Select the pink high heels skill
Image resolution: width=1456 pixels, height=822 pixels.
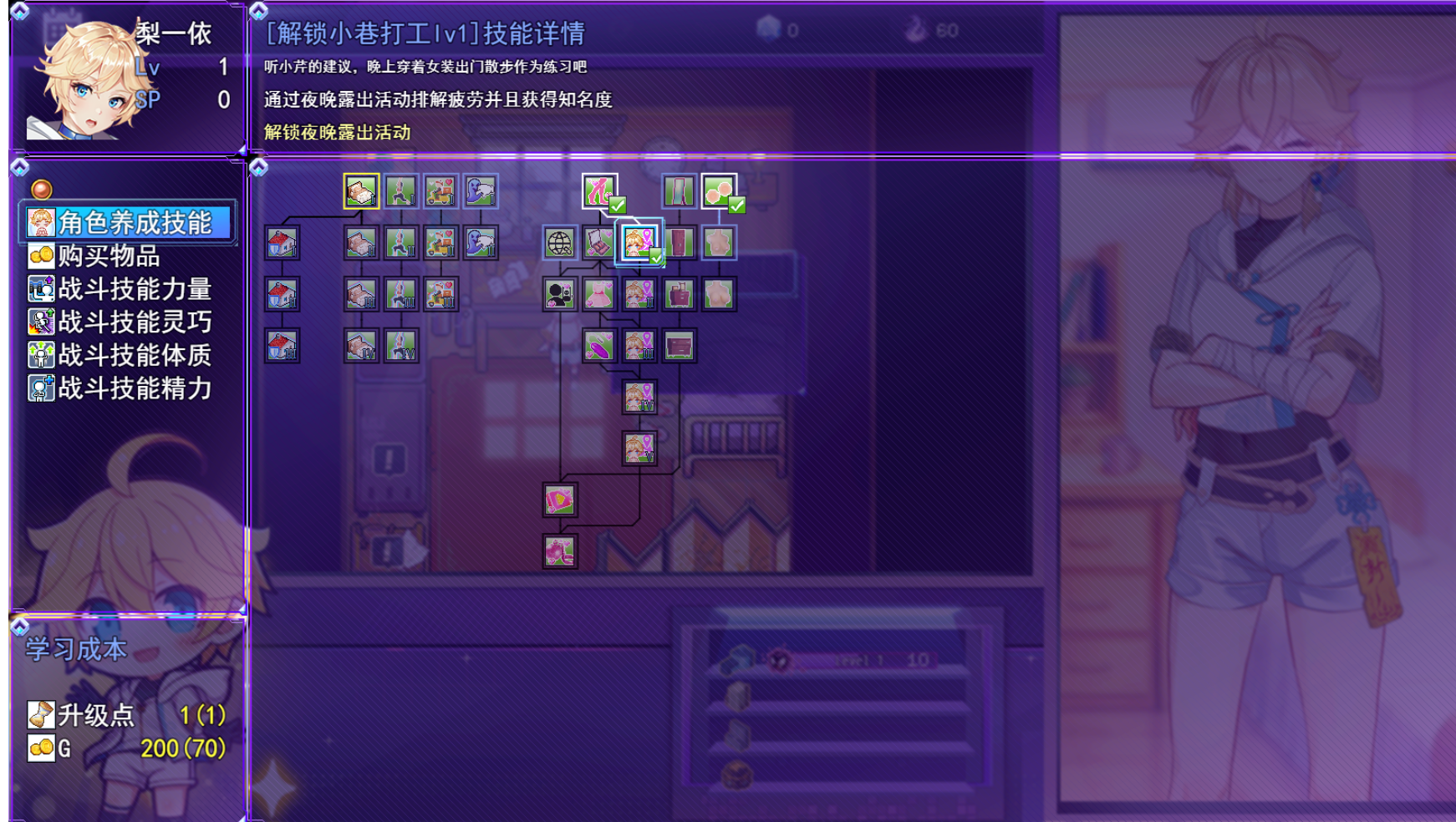coord(599,191)
